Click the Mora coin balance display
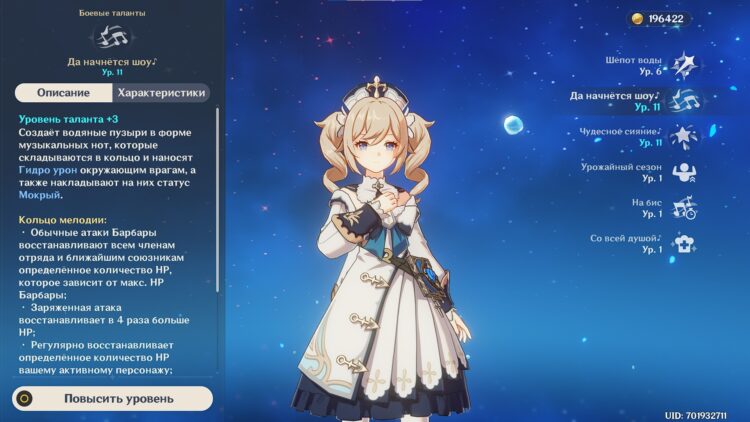This screenshot has width=750, height=422. coord(656,19)
